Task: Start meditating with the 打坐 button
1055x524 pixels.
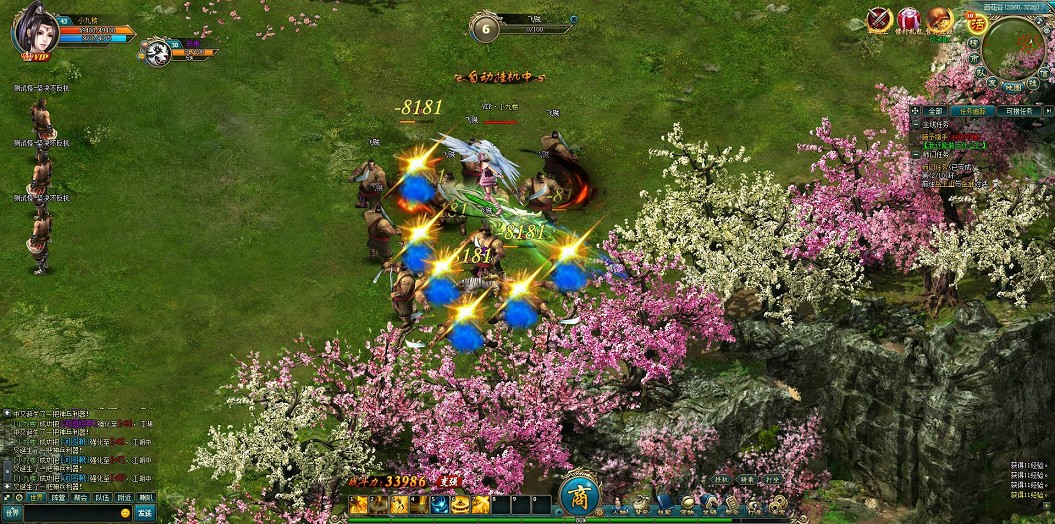Action: click(x=772, y=480)
